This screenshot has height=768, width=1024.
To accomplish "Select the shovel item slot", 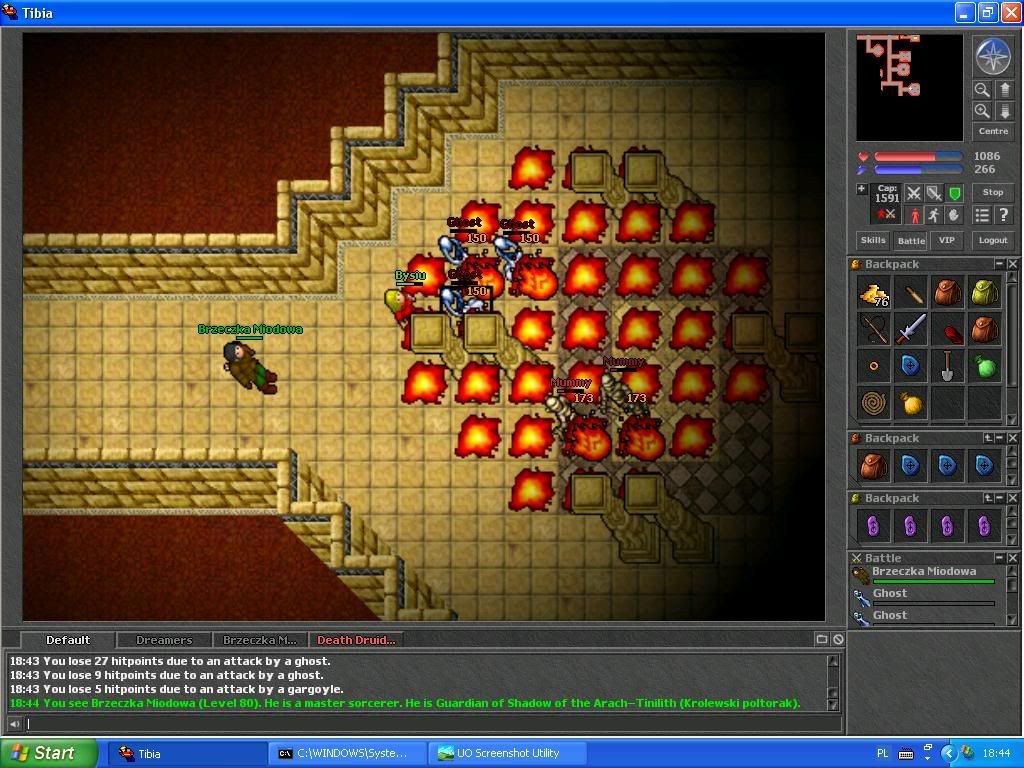I will click(947, 366).
